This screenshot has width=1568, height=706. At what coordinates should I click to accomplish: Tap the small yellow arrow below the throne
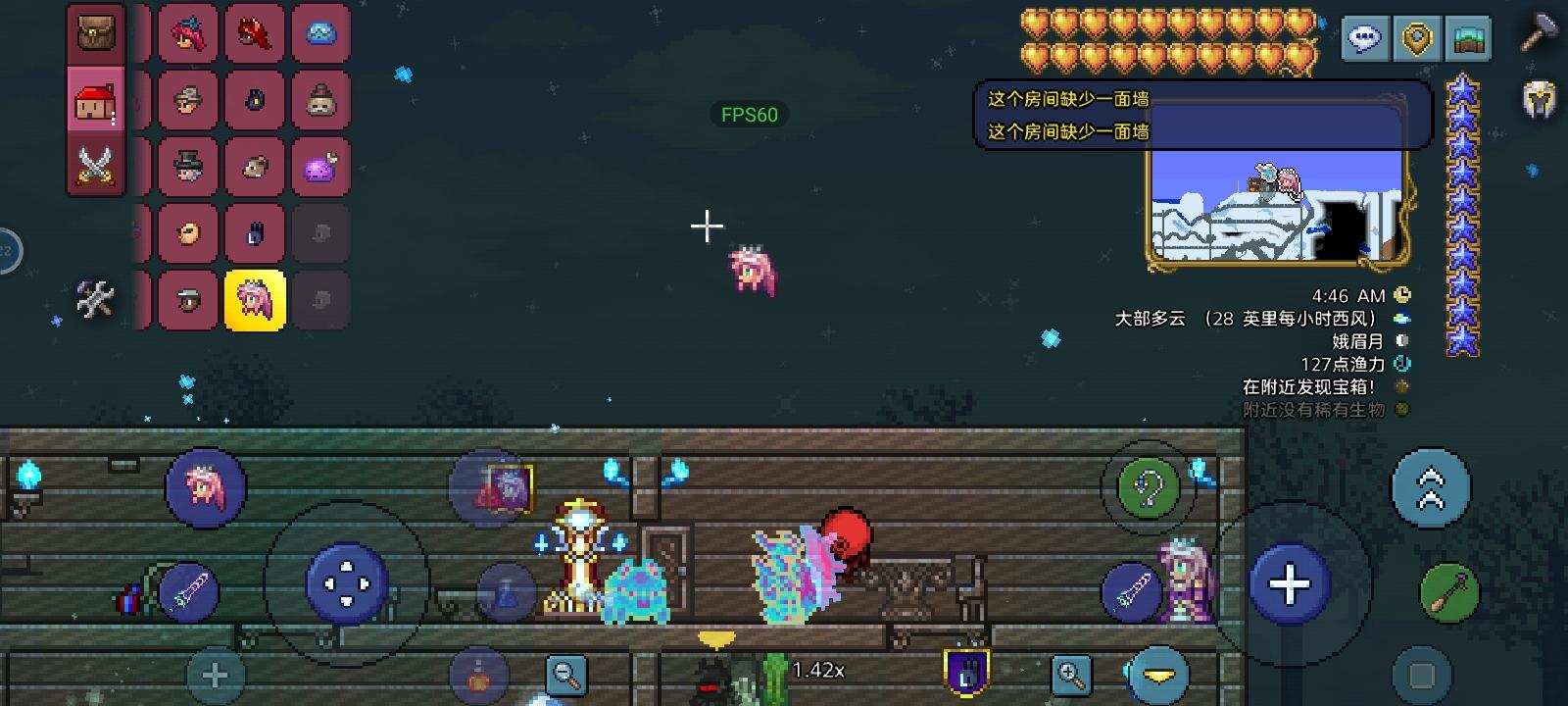coord(715,637)
